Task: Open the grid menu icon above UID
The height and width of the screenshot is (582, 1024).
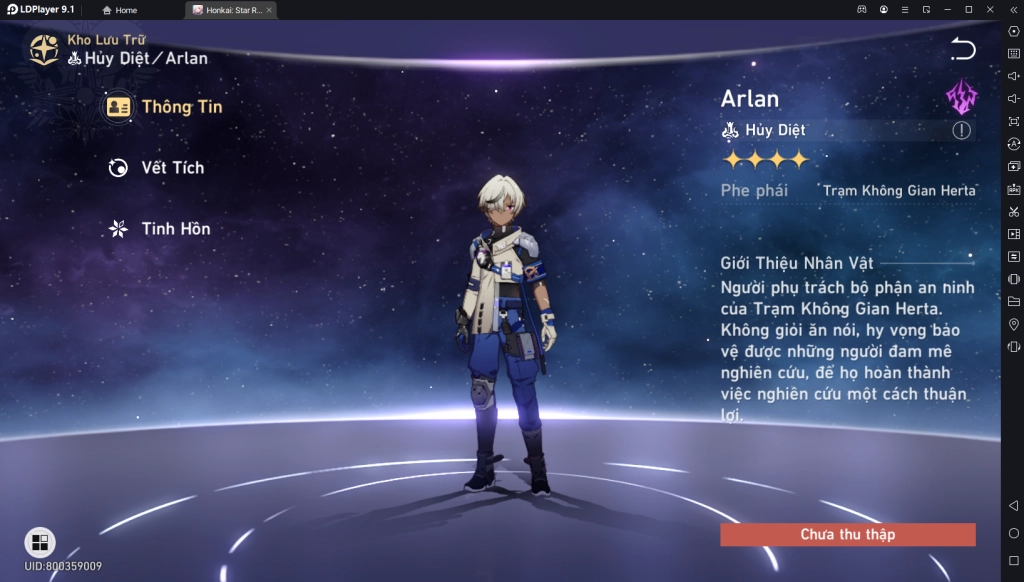Action: (40, 542)
